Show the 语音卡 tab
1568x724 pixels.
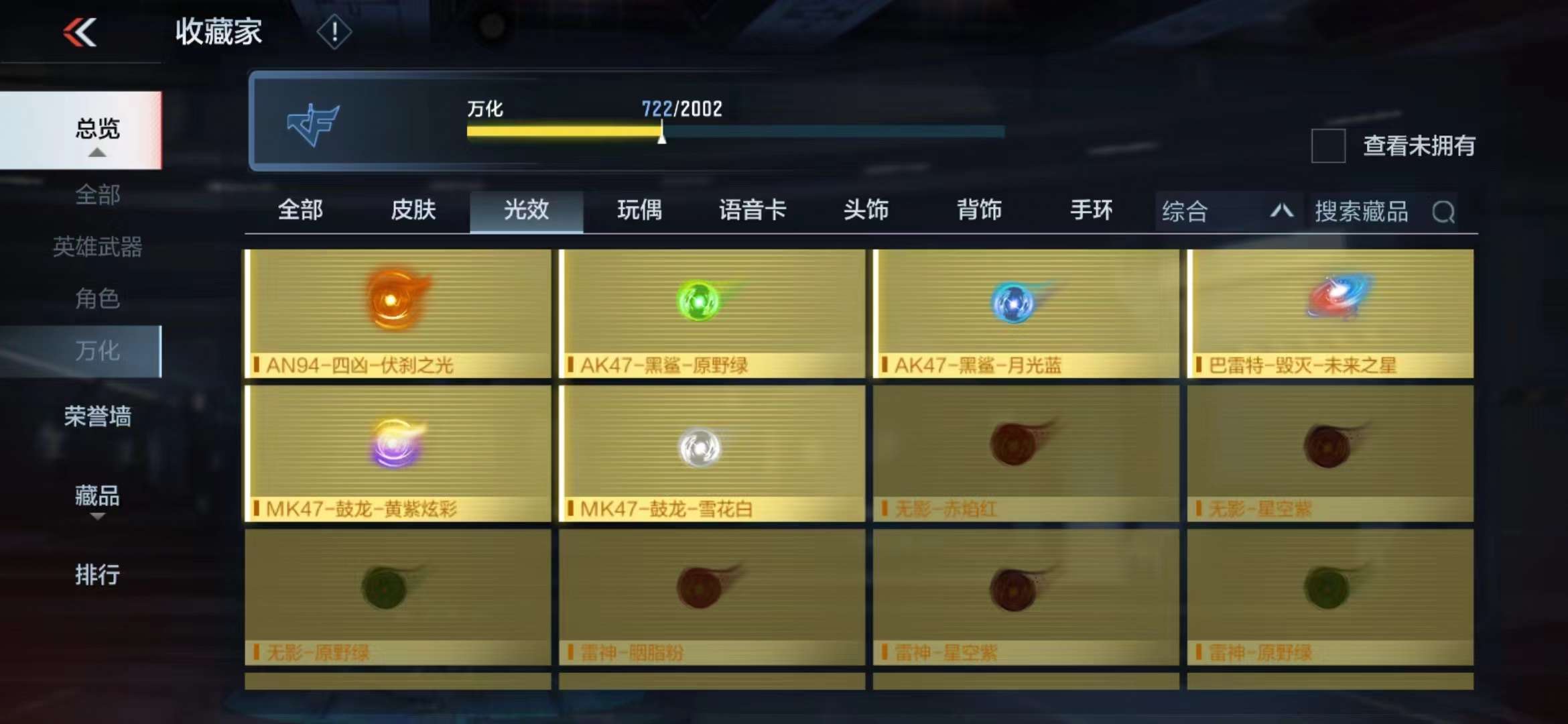pos(753,210)
